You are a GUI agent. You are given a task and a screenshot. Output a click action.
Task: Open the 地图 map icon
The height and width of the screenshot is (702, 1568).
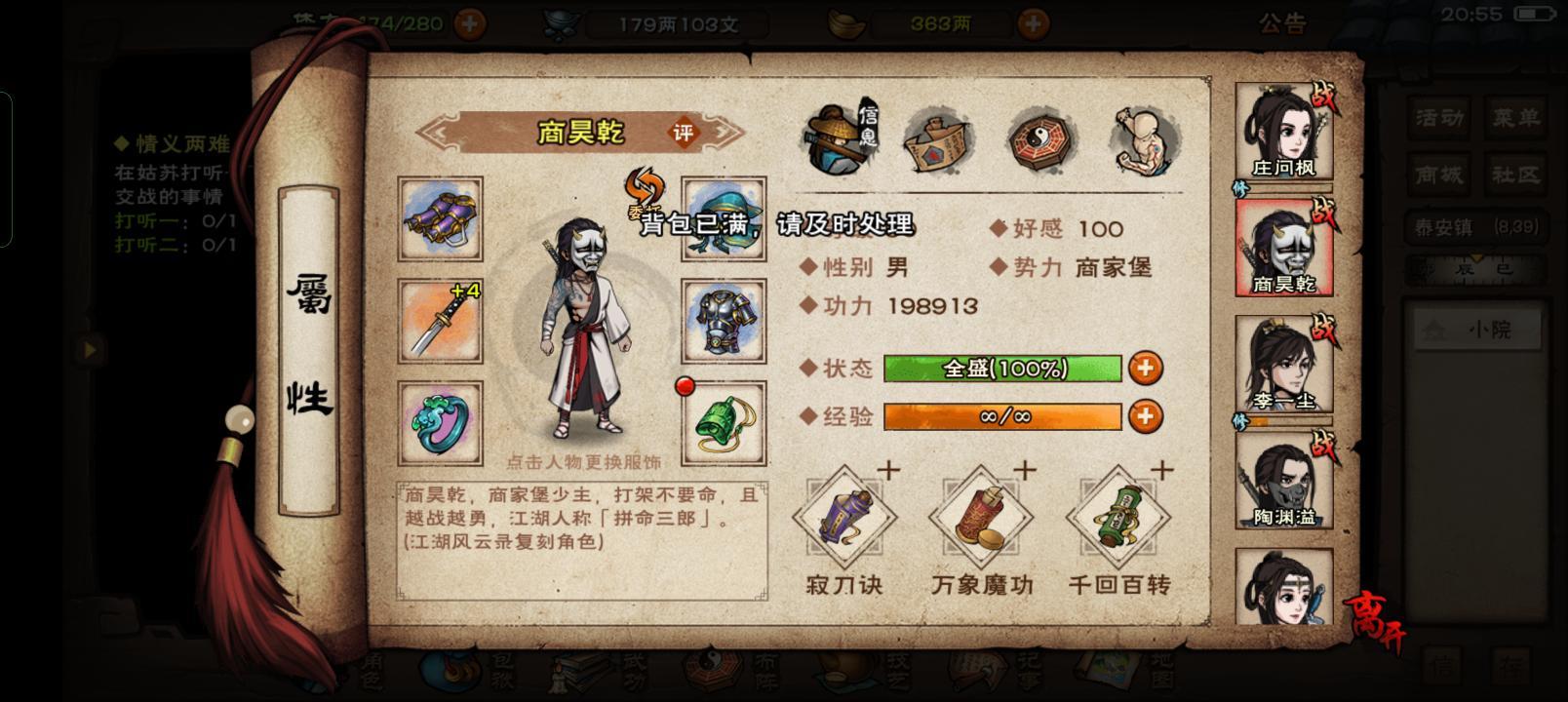(1107, 673)
